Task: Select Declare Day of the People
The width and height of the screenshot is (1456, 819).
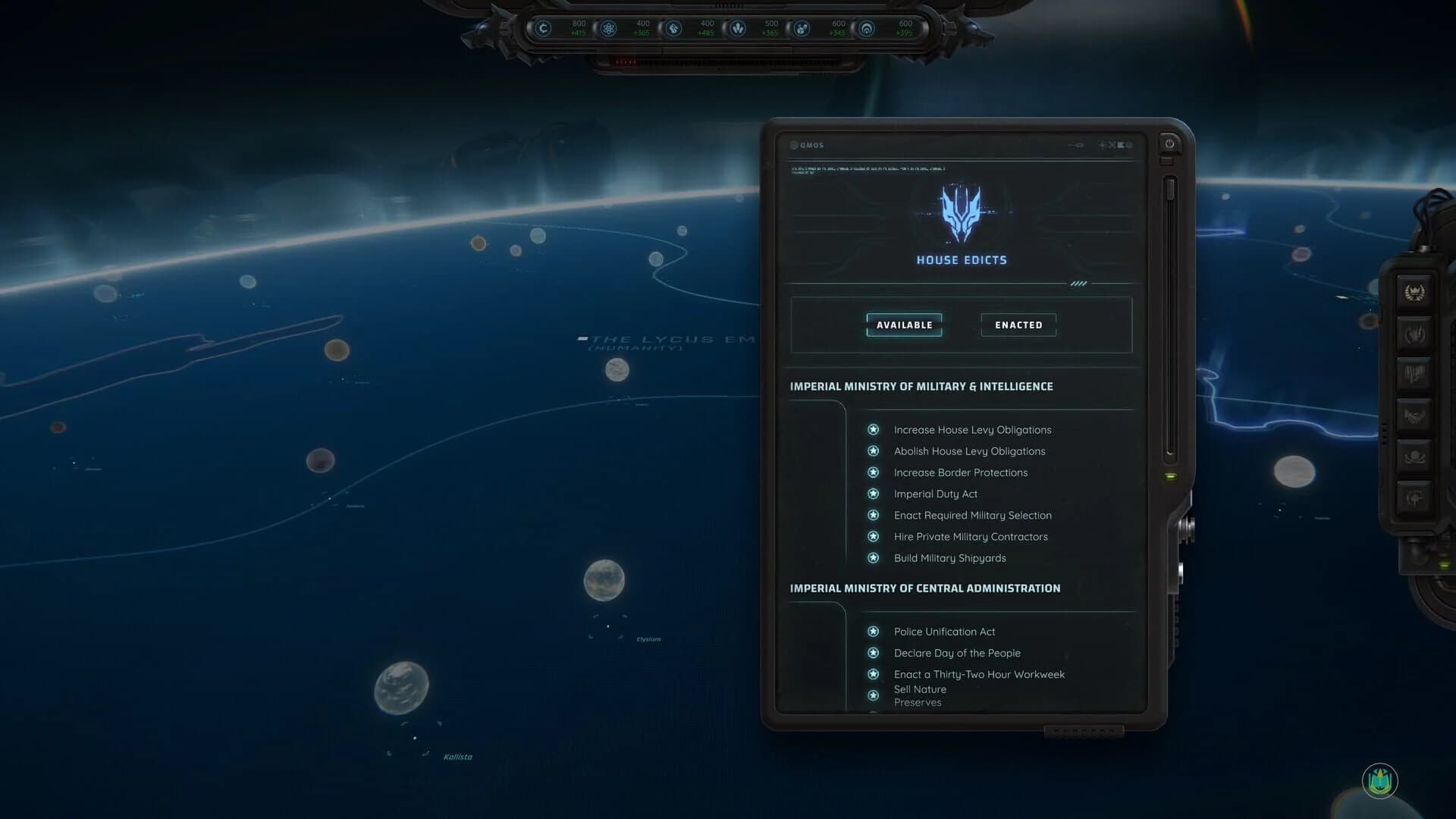Action: [x=957, y=653]
